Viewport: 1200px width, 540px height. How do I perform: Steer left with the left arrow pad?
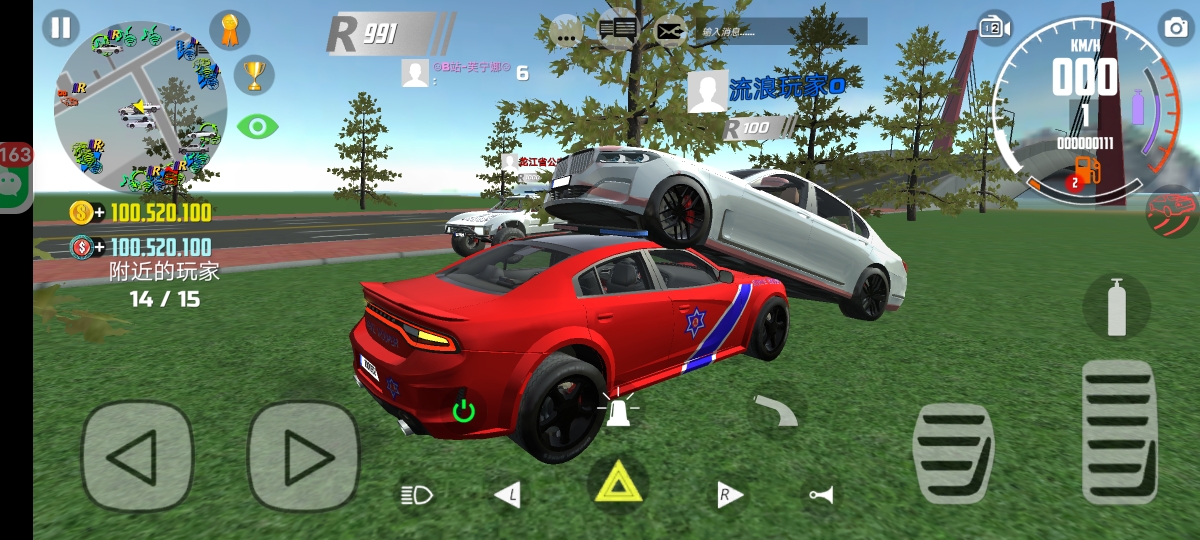point(137,457)
